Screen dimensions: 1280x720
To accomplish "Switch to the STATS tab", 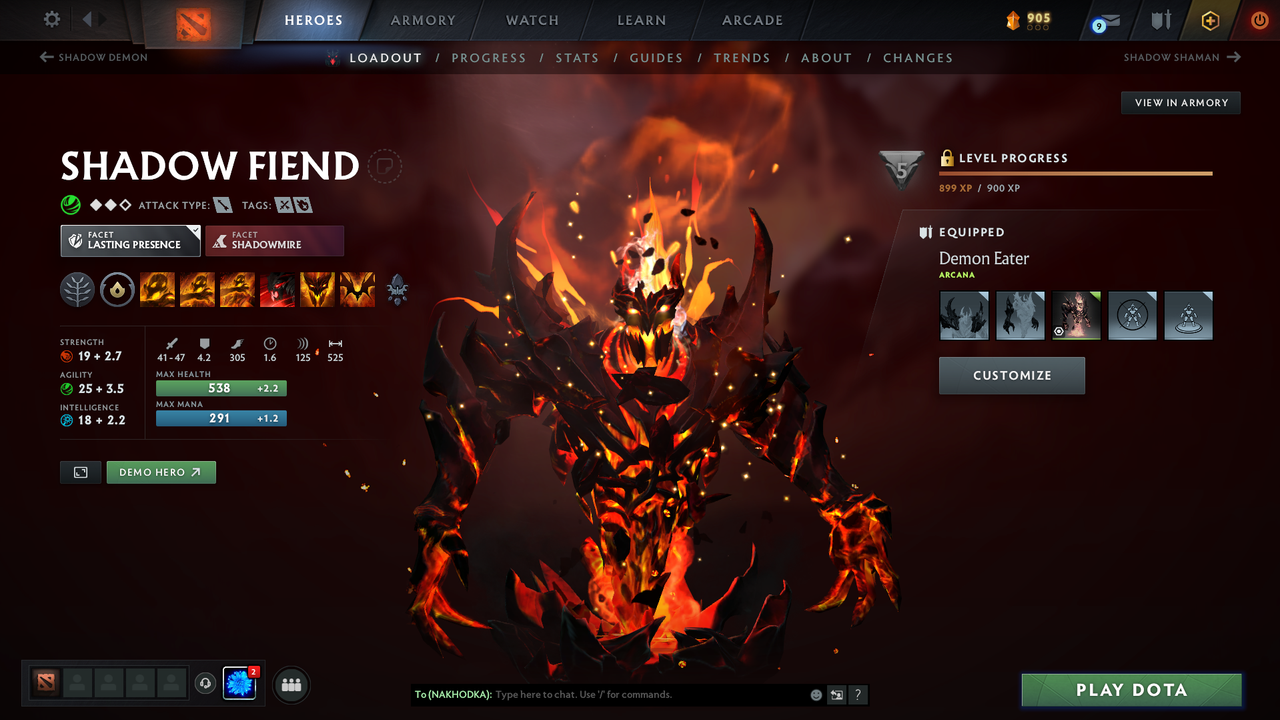I will pos(577,58).
